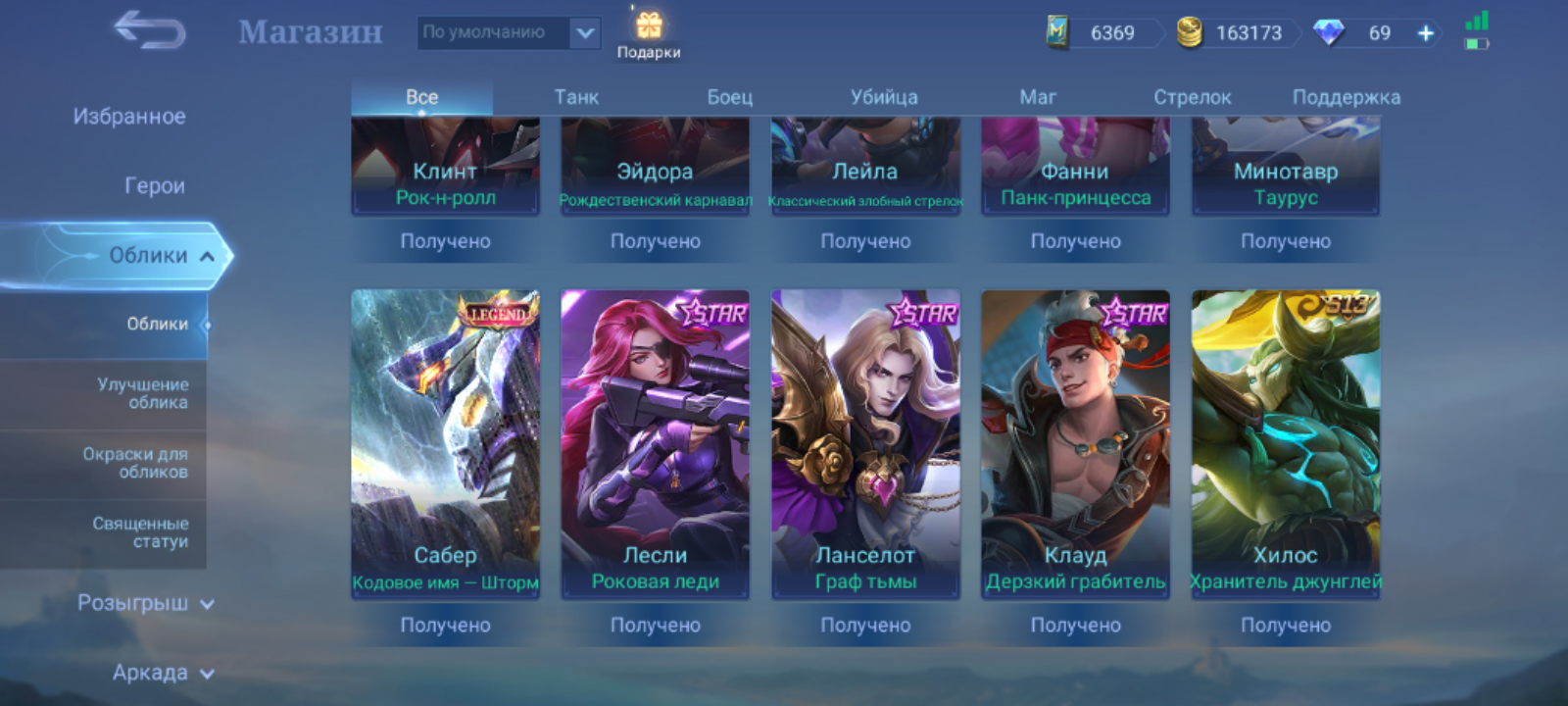
Task: Select Окраски для обликов entry
Action: 135,463
